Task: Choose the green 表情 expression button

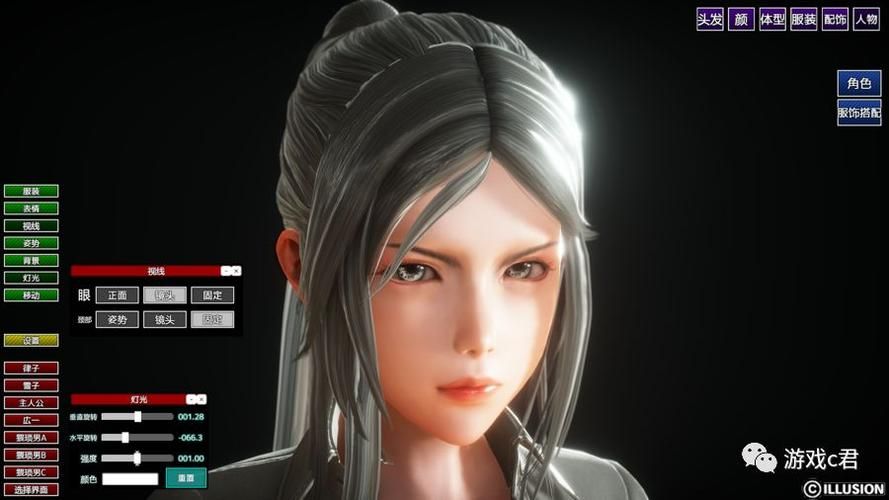Action: (31, 208)
